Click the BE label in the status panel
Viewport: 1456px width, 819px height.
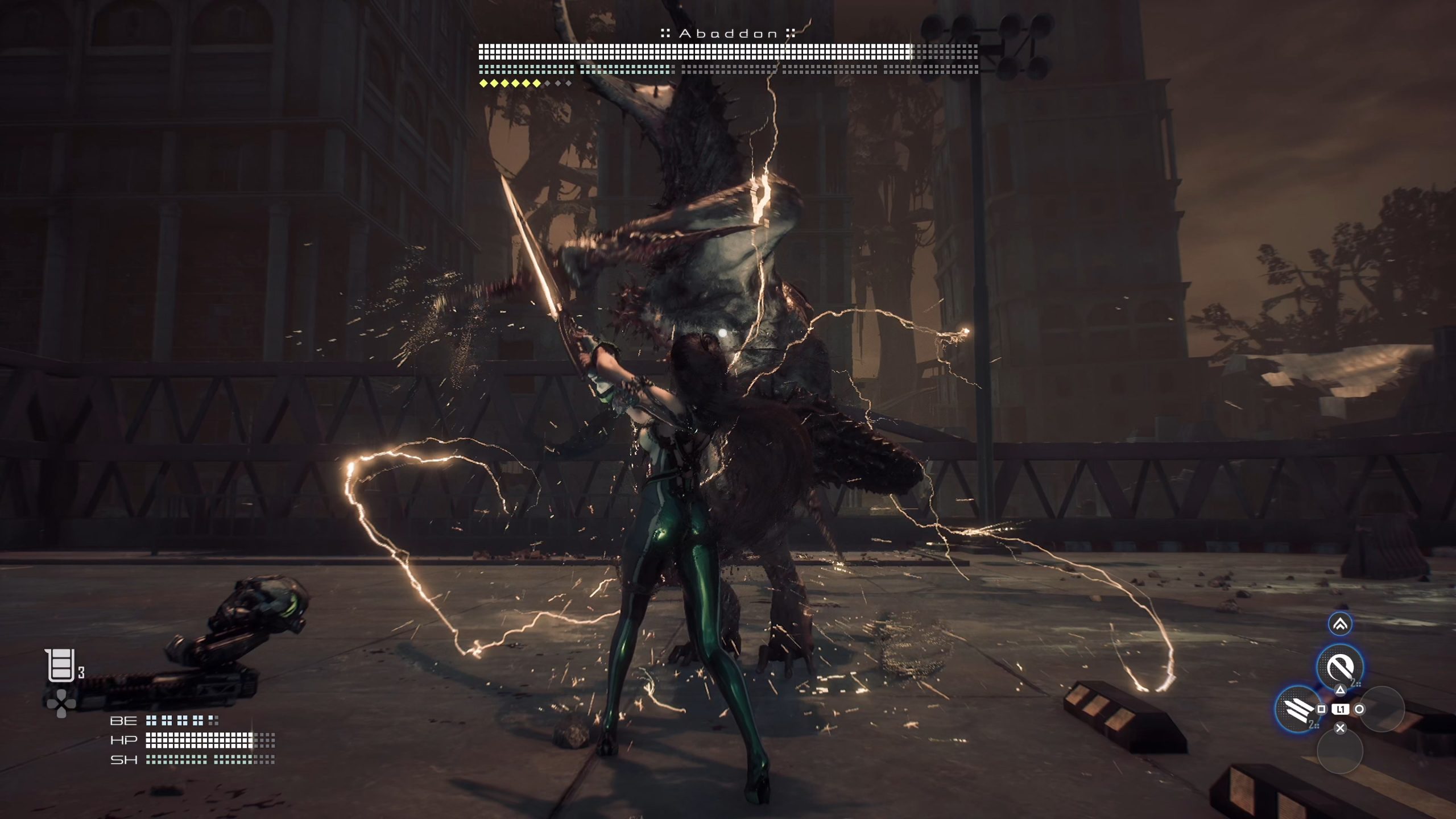(x=123, y=719)
